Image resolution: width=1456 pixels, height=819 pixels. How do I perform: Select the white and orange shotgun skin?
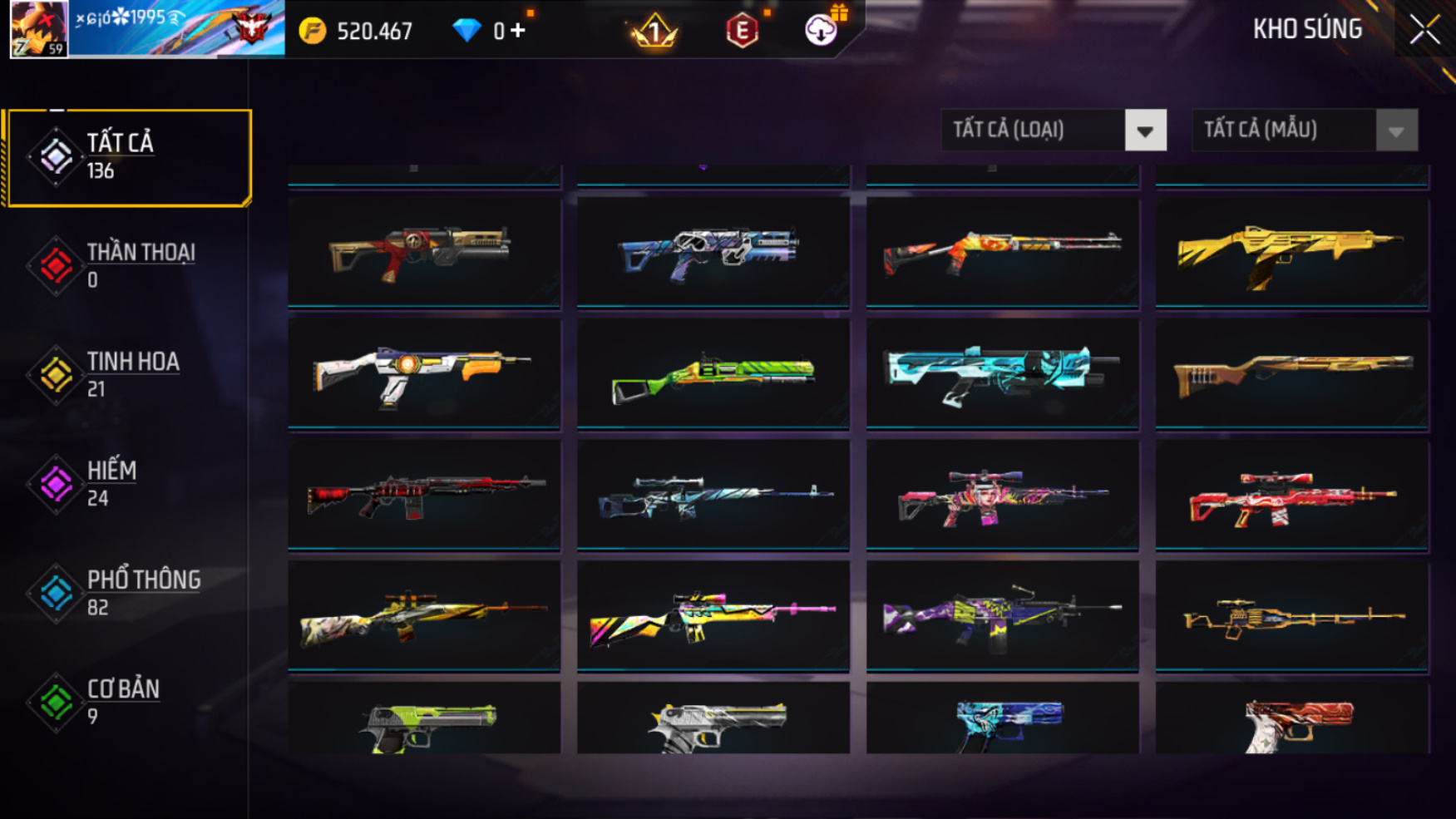coord(423,374)
